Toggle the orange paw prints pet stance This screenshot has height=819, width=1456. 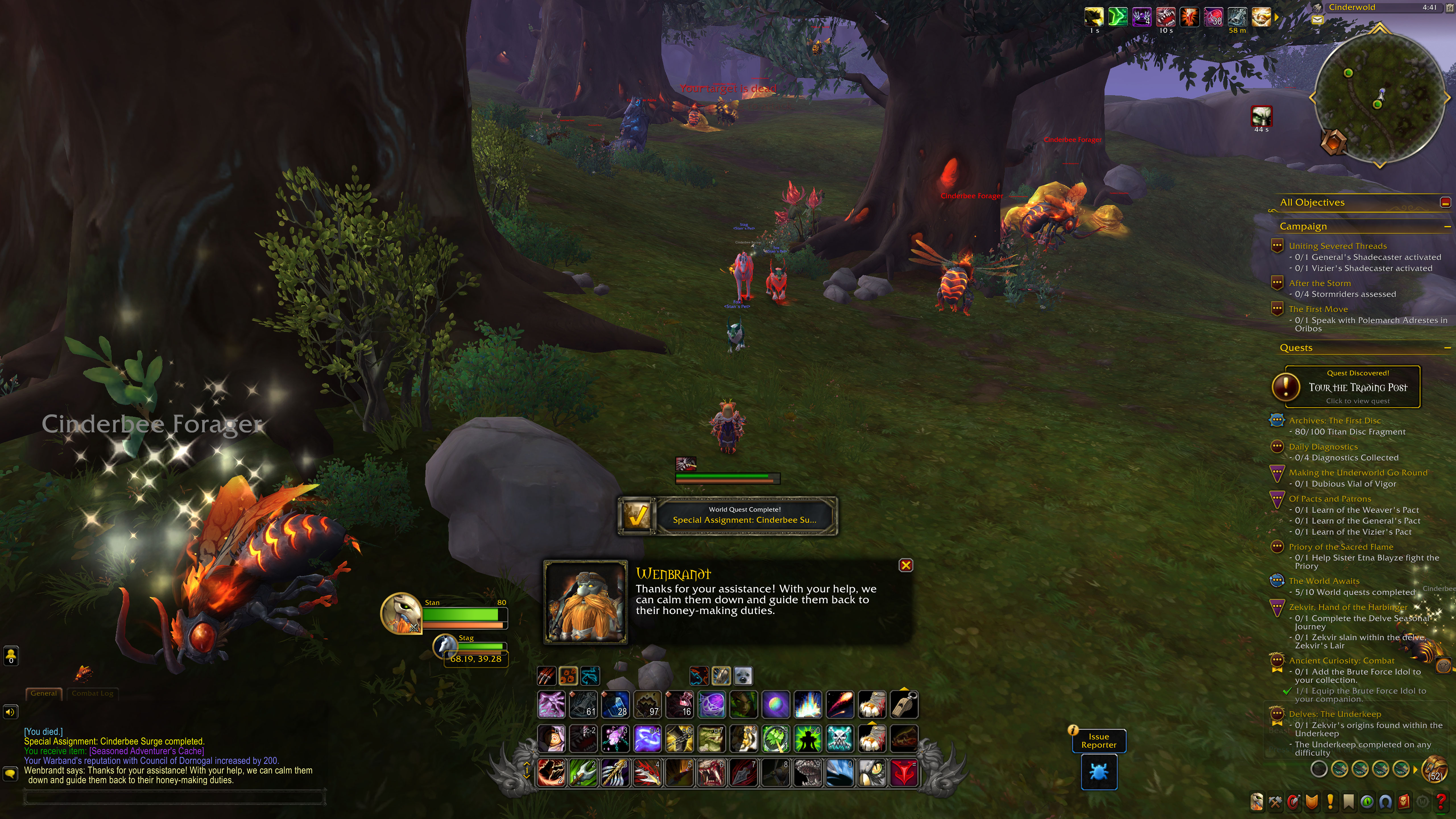tap(568, 675)
